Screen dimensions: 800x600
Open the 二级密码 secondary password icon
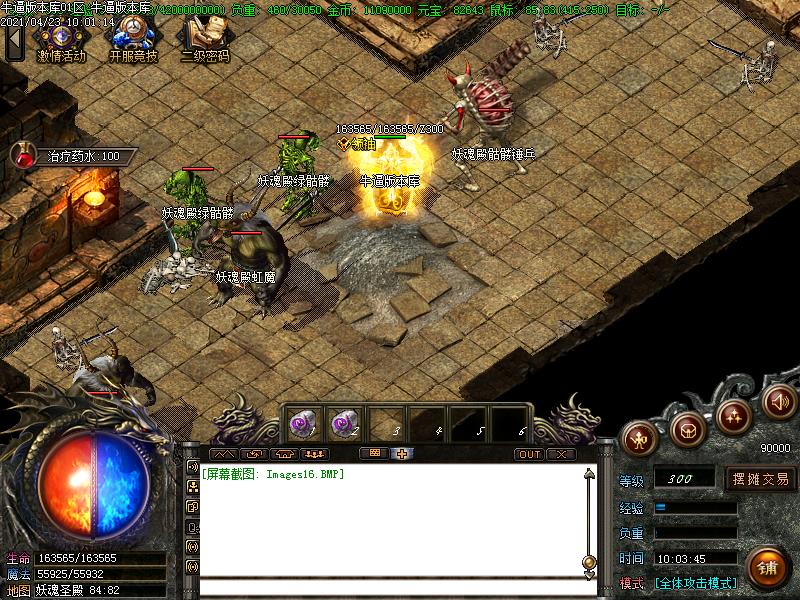point(204,36)
